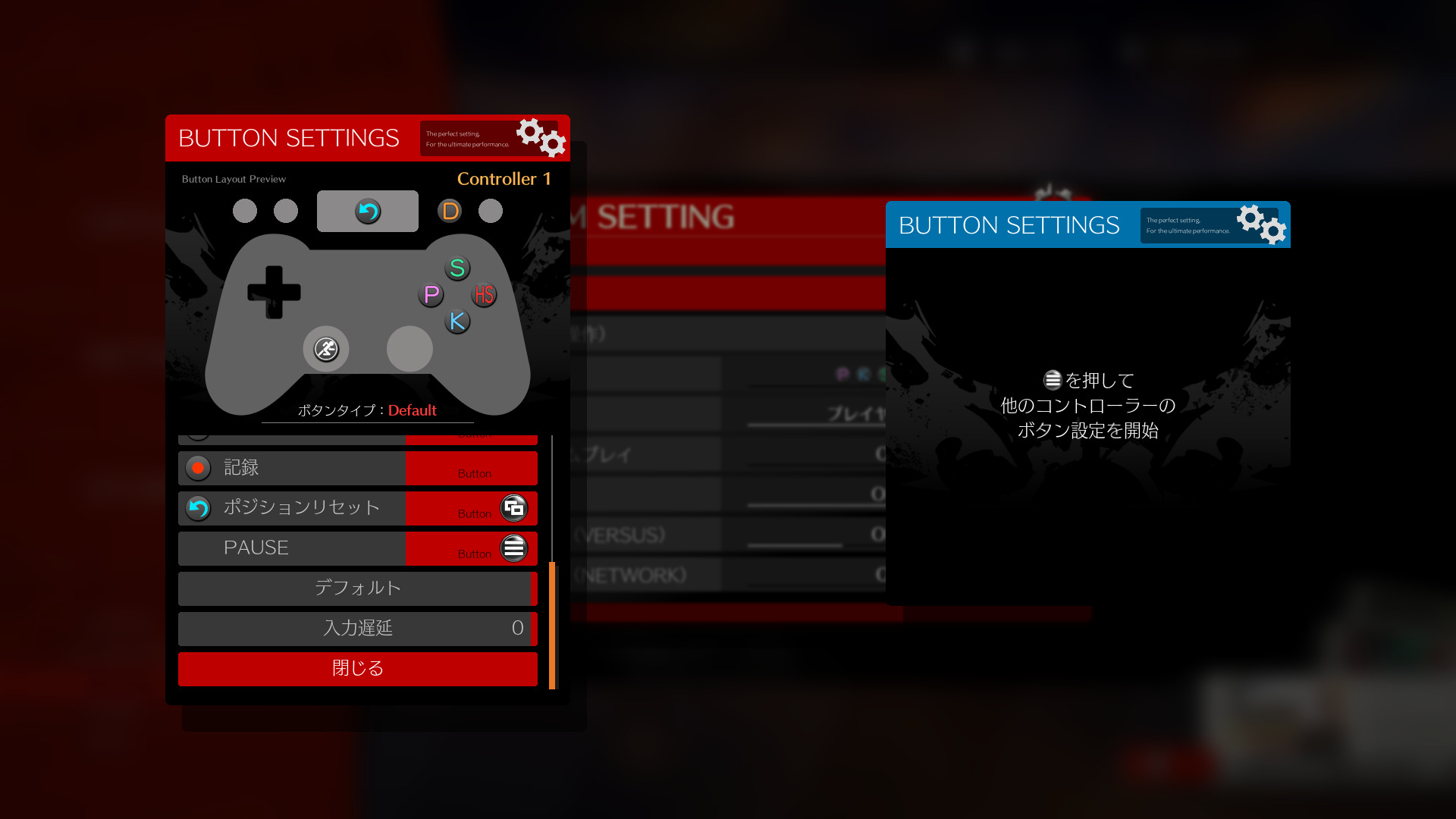The width and height of the screenshot is (1456, 819).
Task: Toggle the PAUSE button assignment
Action: pos(472,548)
